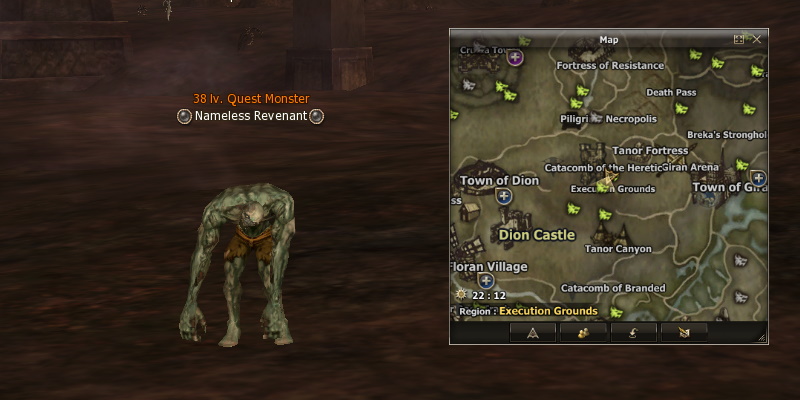800x400 pixels.
Task: Toggle the map window size button
Action: point(739,39)
